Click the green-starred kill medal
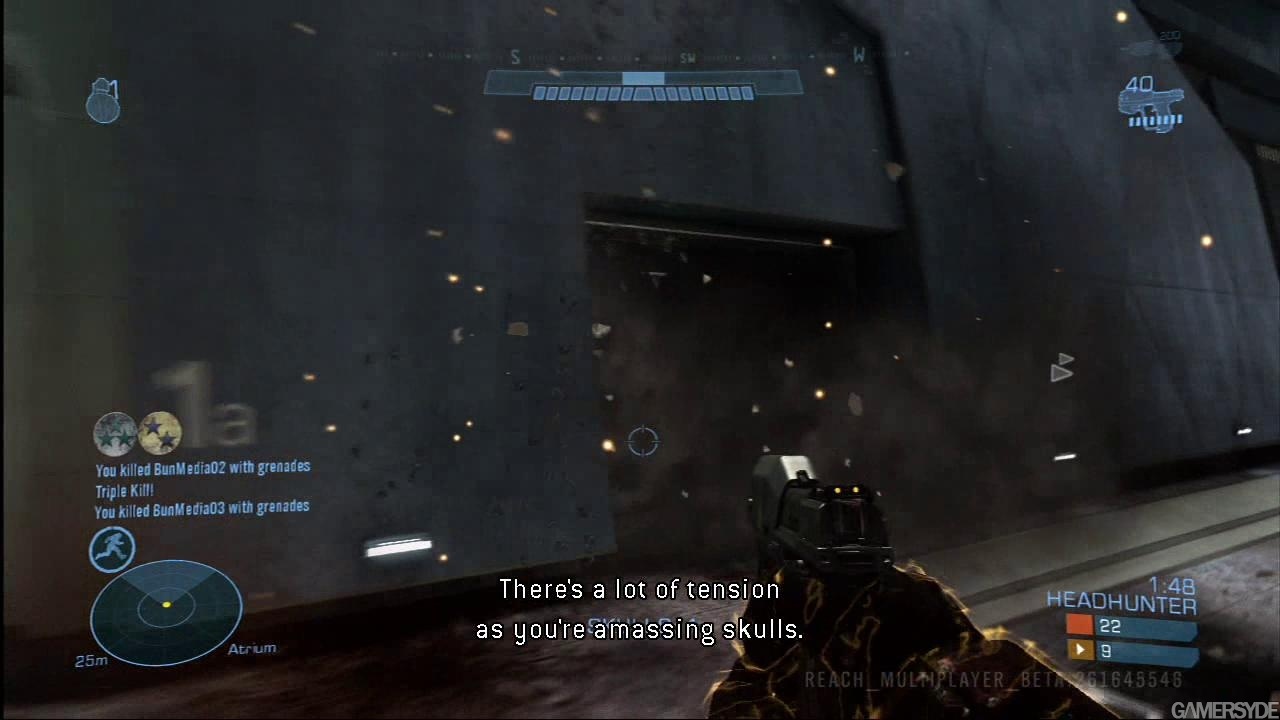Screen dimensions: 1280x720 pos(114,433)
